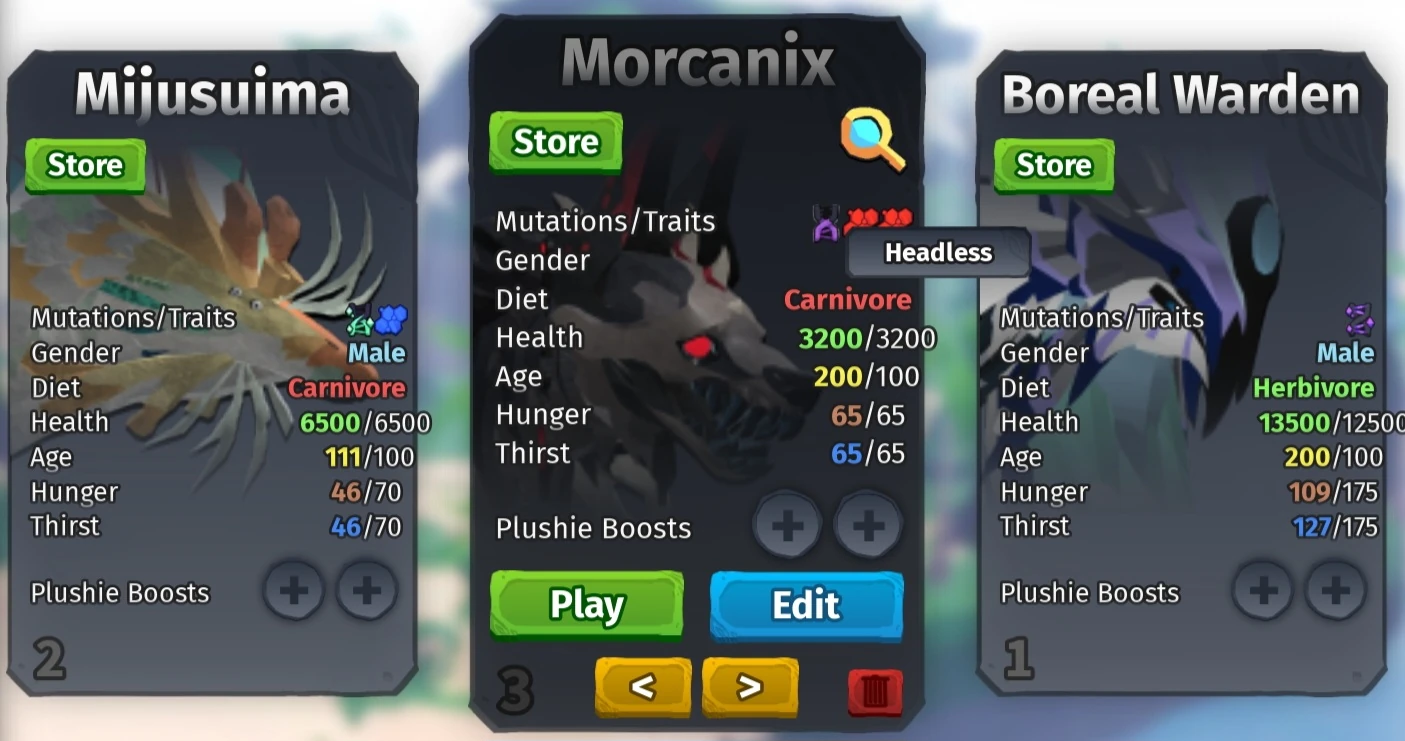Open the Edit menu for Morcanix

click(806, 605)
